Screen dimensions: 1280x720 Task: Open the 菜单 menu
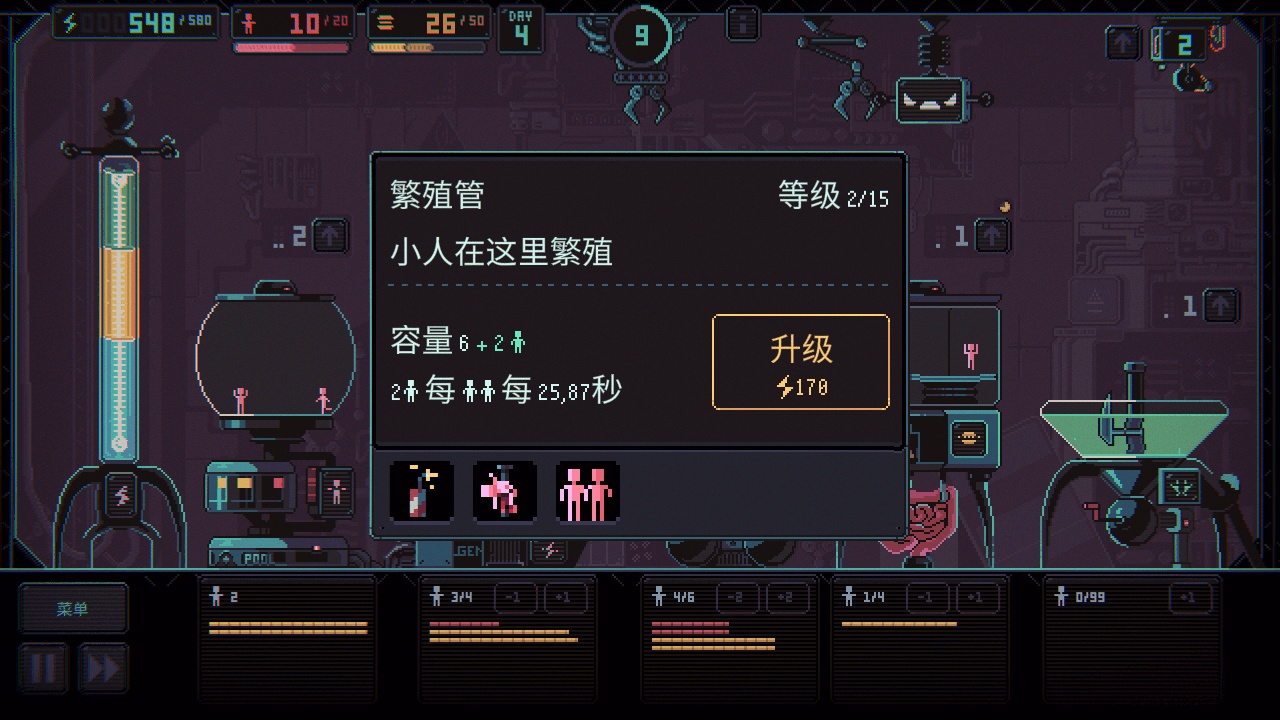click(x=73, y=607)
